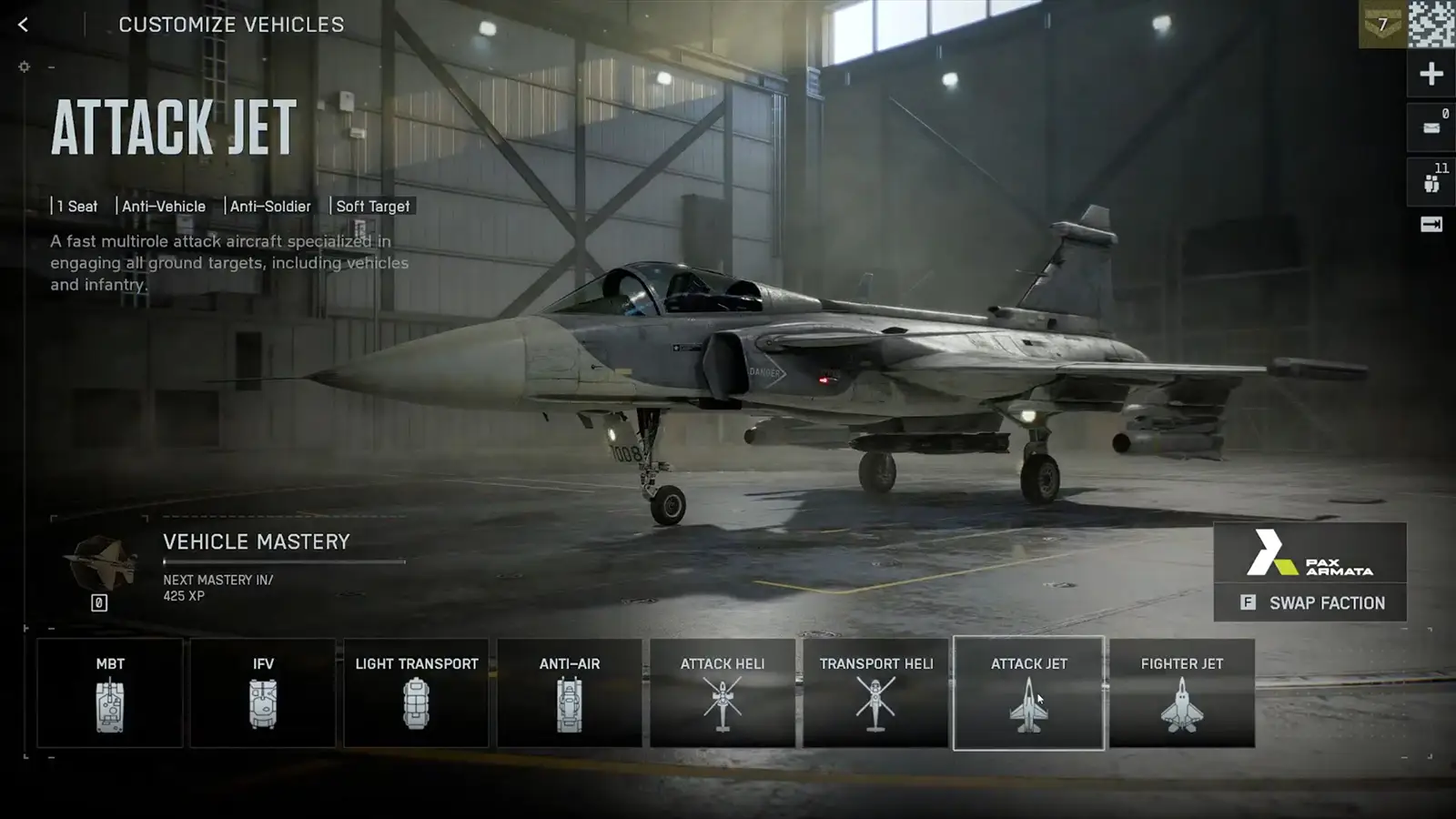Open the IFV customization icon
This screenshot has height=819, width=1456.
pyautogui.click(x=262, y=705)
